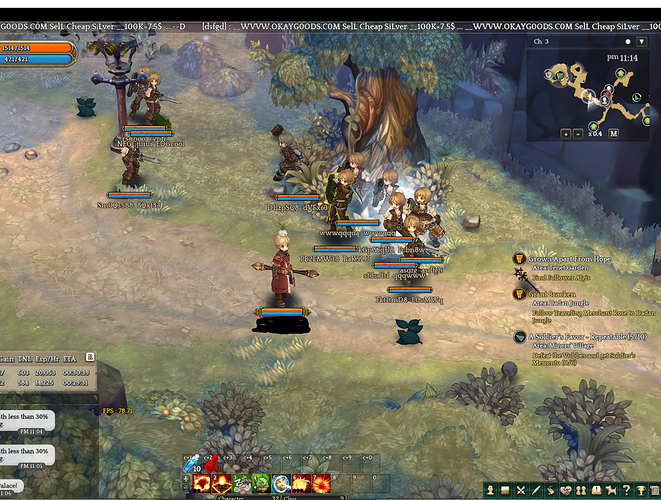Zoom out the minimap with minus button
Screen dimensions: 661x500
pyautogui.click(x=578, y=133)
